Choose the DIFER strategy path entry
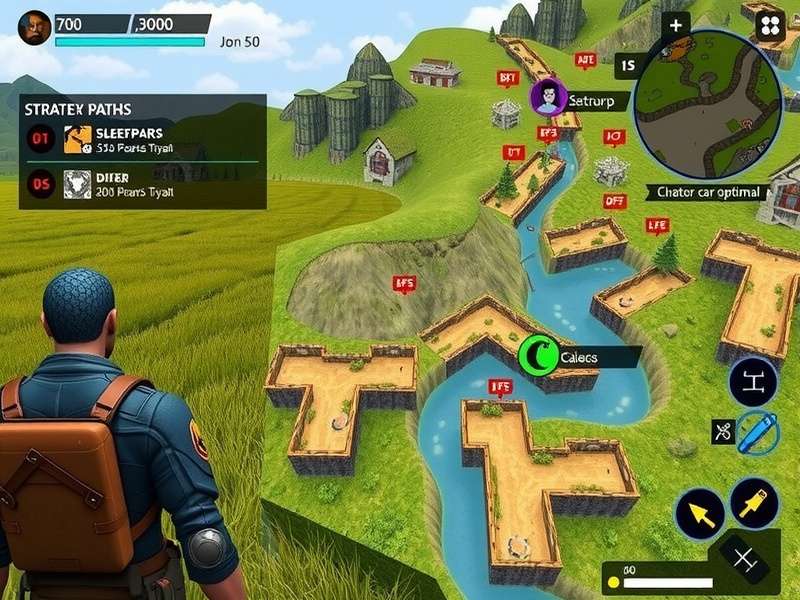 tap(142, 184)
